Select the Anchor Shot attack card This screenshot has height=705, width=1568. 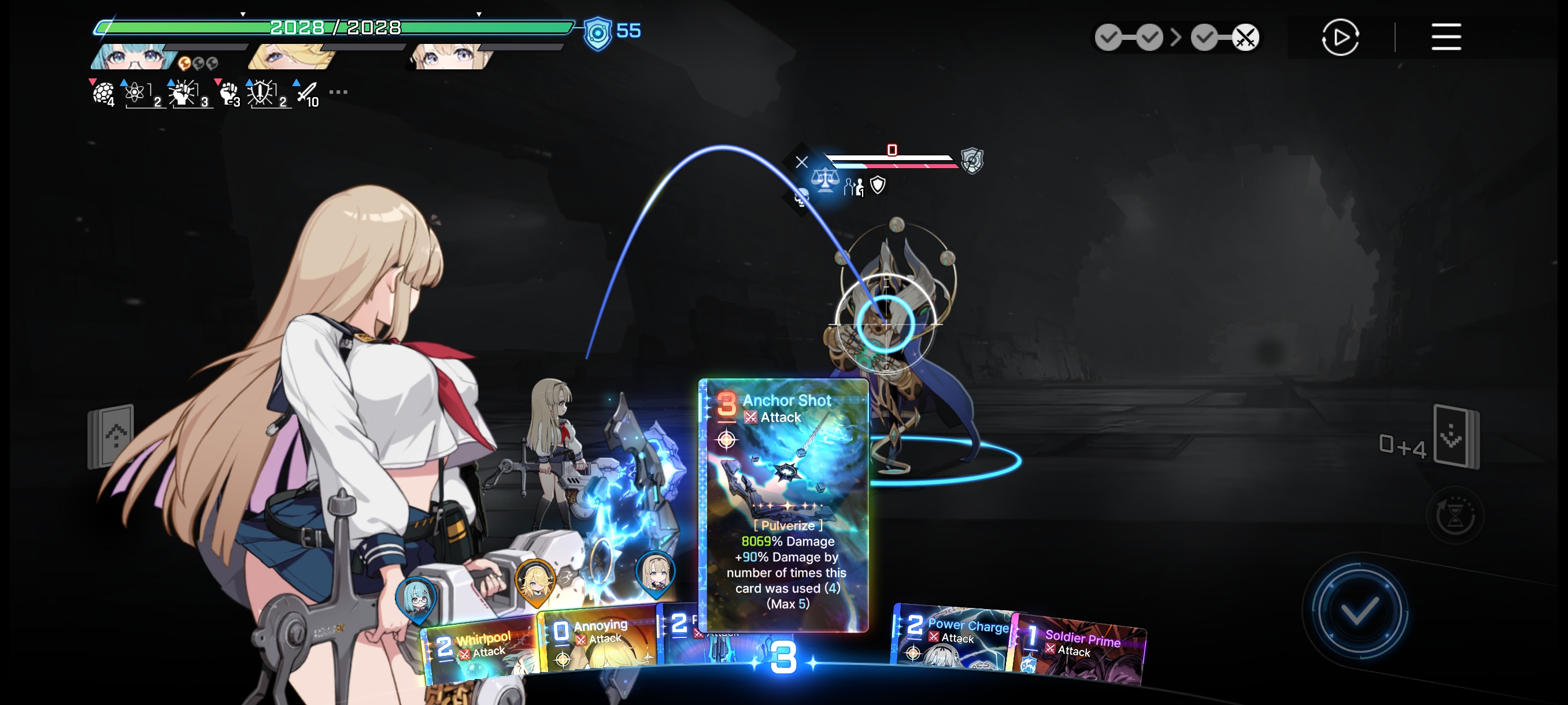point(783,504)
